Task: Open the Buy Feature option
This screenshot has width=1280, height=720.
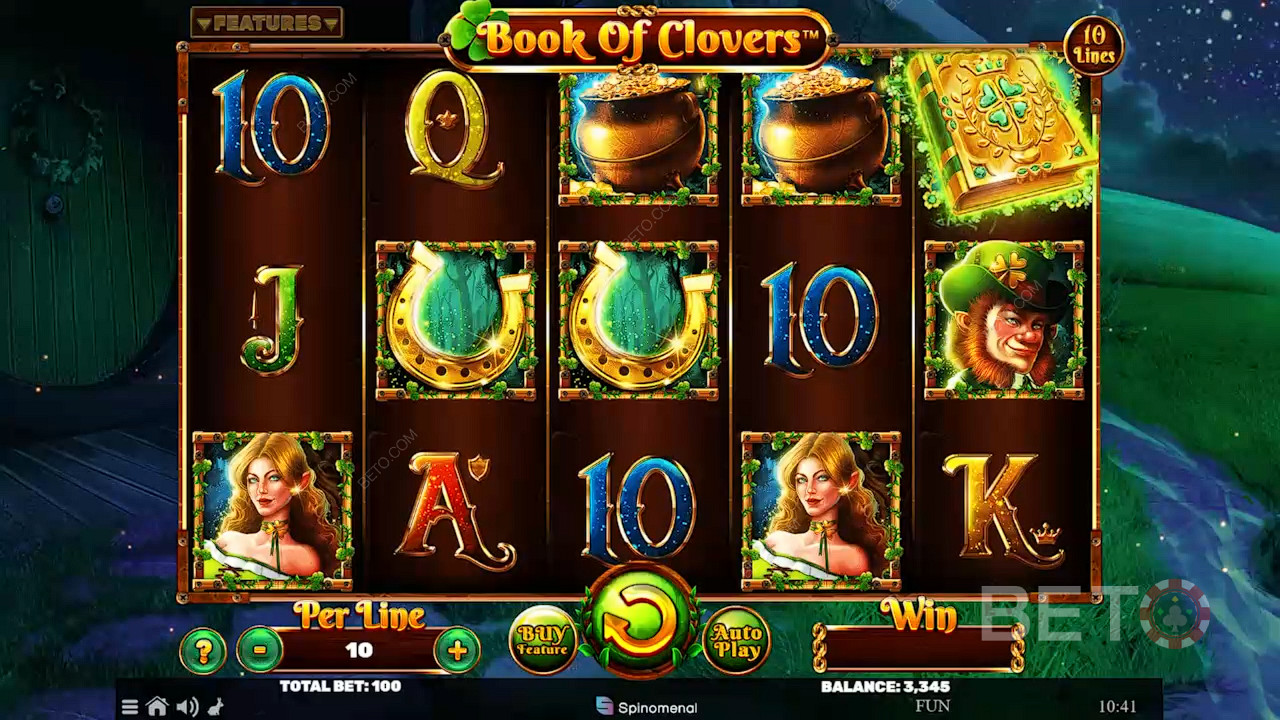Action: (x=543, y=640)
